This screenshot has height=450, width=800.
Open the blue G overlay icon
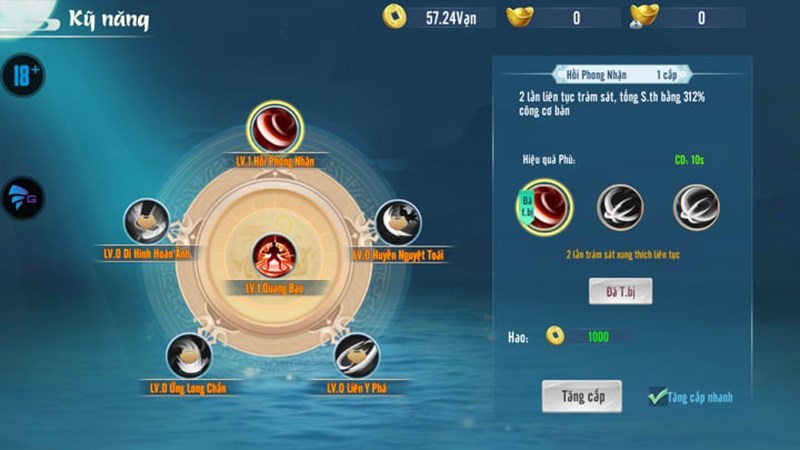[23, 197]
